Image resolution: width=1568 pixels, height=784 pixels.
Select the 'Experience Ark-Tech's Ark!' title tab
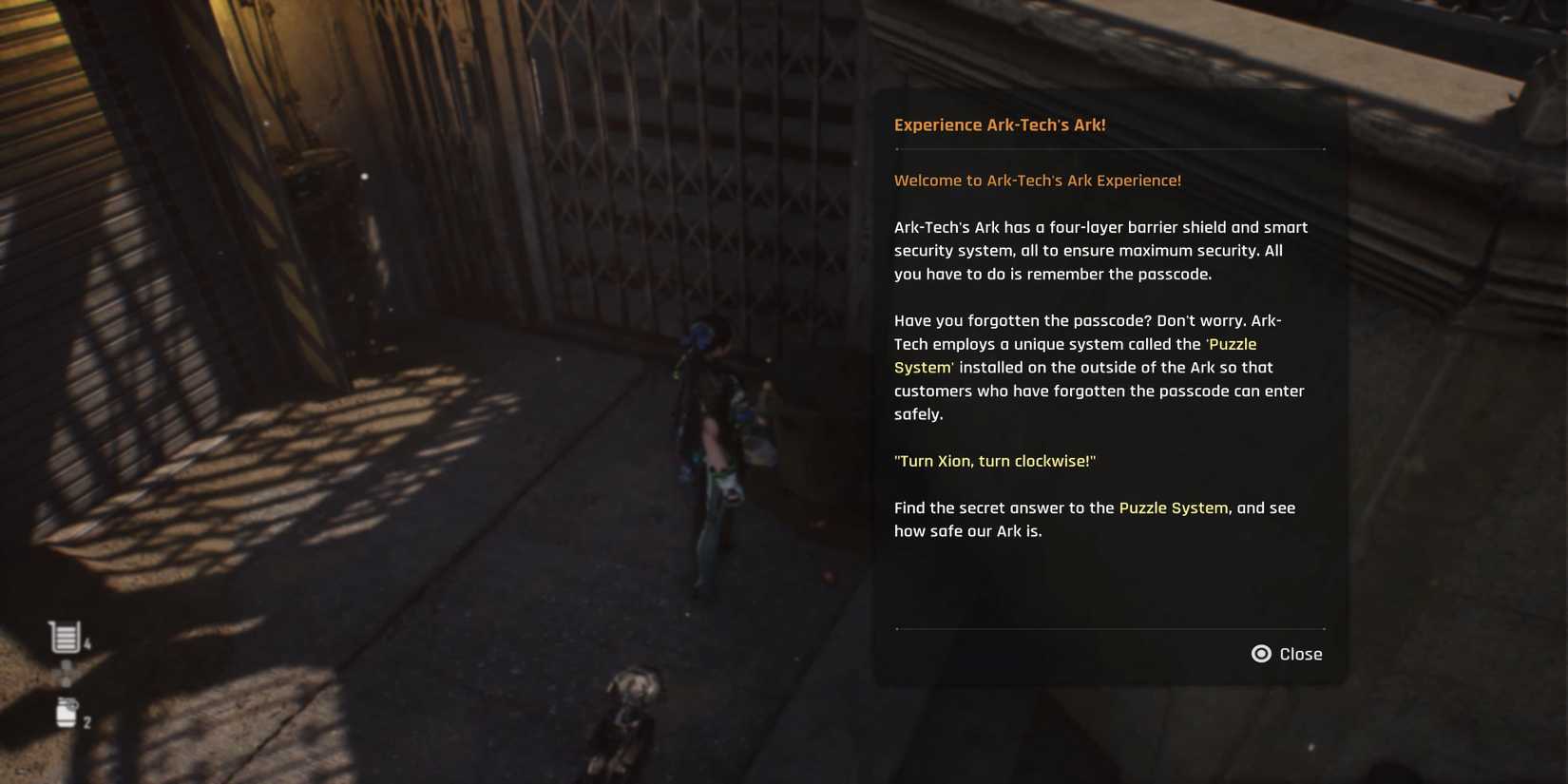pyautogui.click(x=1001, y=124)
